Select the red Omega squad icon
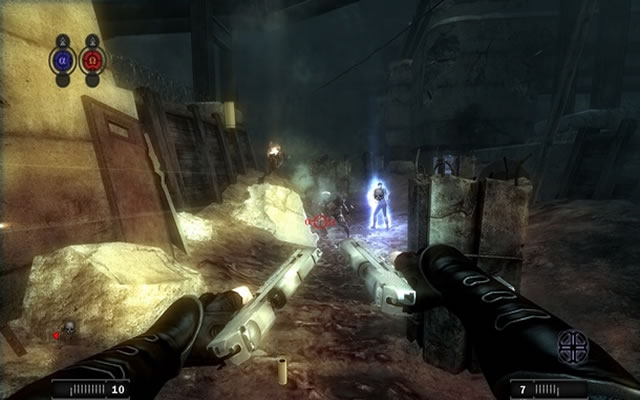Image resolution: width=640 pixels, height=400 pixels. coord(93,59)
